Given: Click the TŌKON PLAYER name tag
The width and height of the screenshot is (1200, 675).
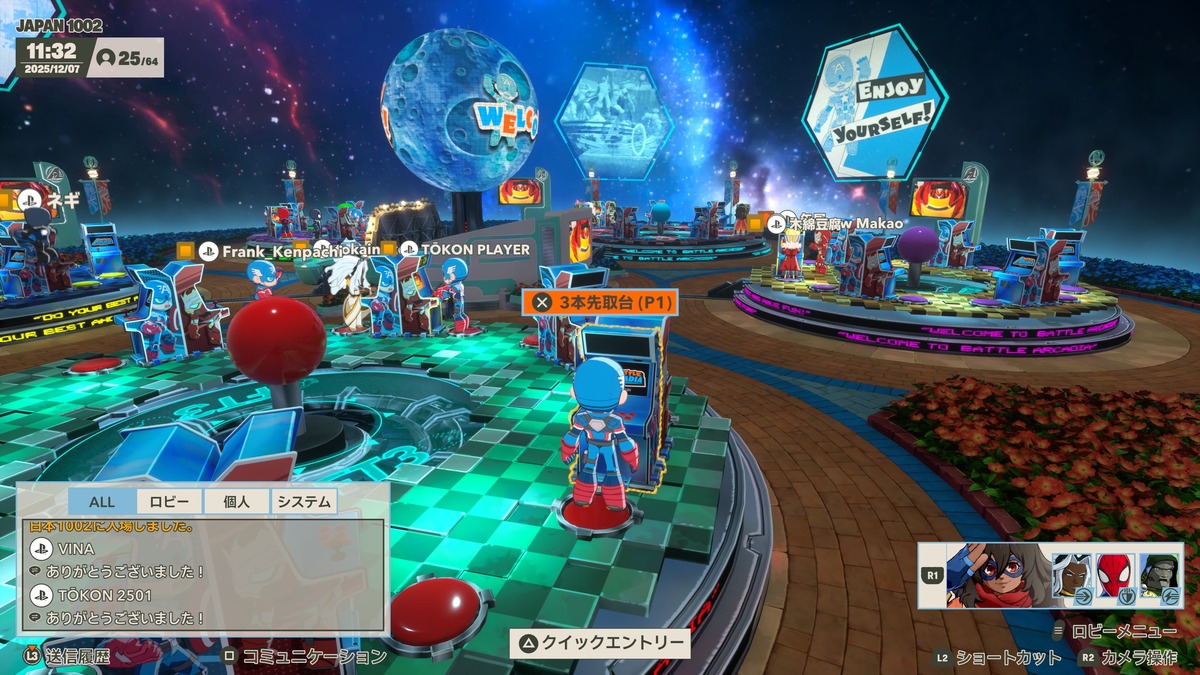Looking at the screenshot, I should (x=465, y=249).
